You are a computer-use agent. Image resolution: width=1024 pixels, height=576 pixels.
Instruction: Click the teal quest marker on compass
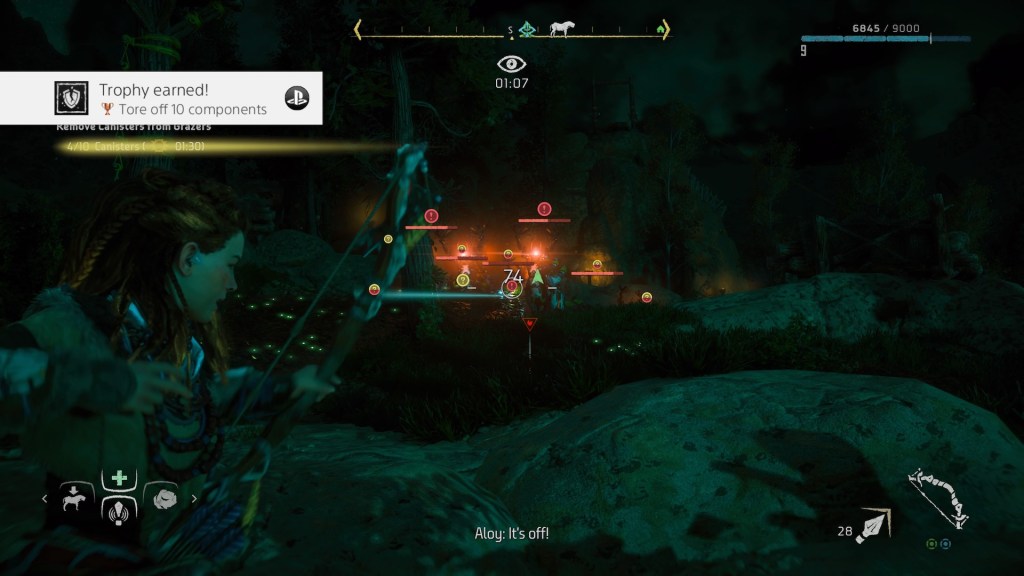[x=526, y=30]
